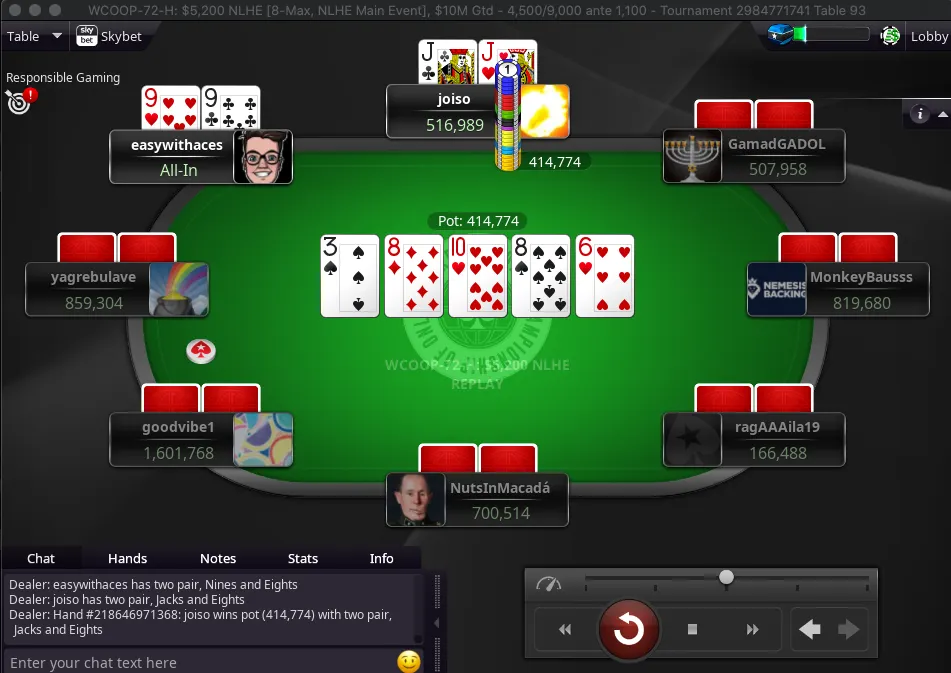Open the Table dropdown menu

[x=34, y=37]
